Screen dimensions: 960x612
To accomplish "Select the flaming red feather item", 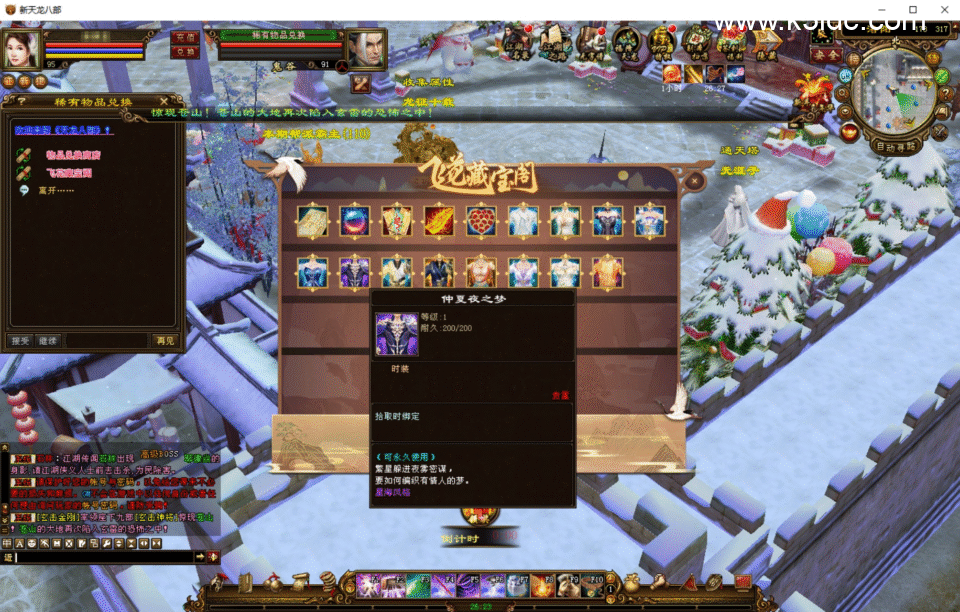I will [439, 221].
